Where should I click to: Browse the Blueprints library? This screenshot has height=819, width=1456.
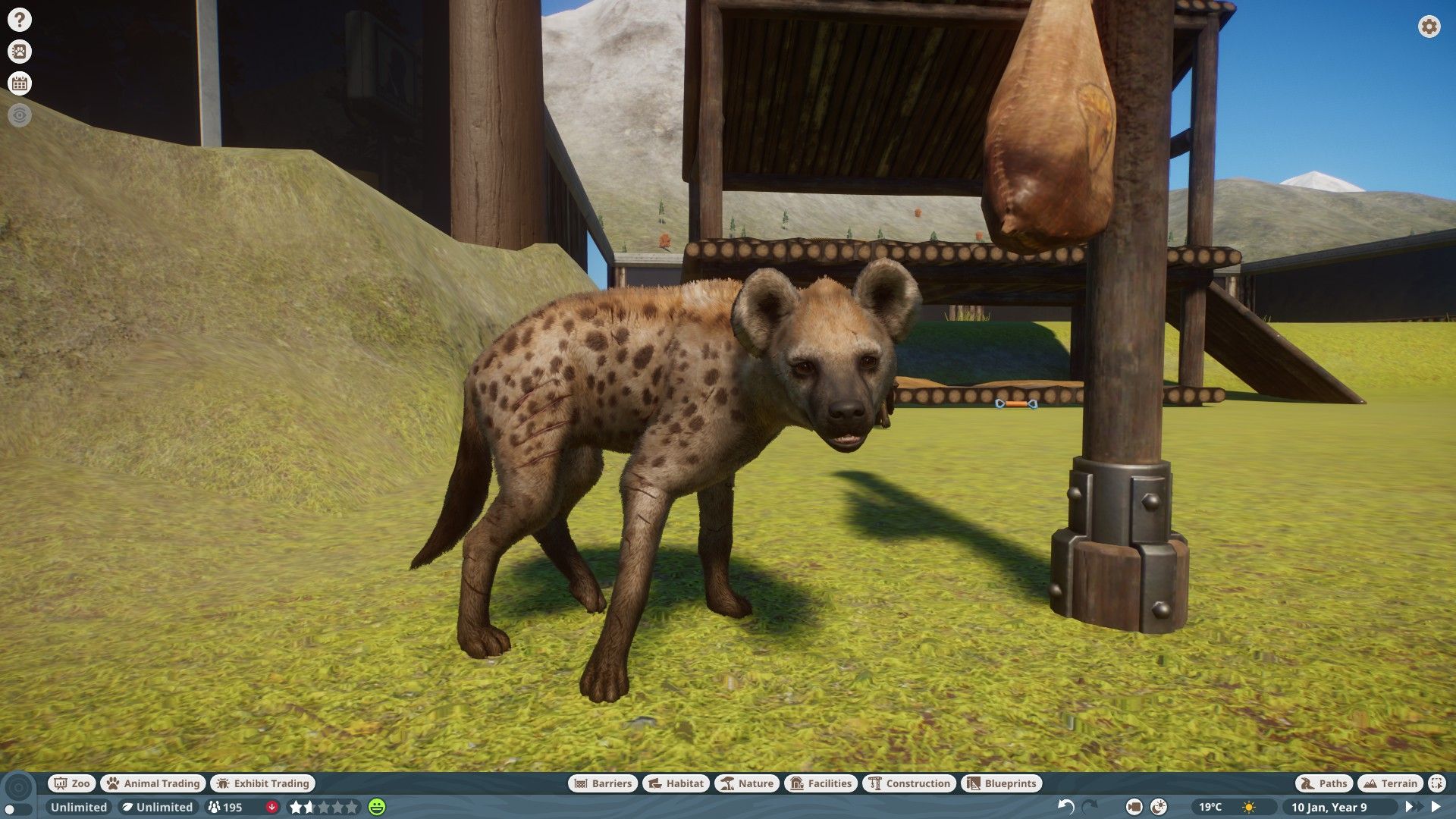pos(1001,783)
